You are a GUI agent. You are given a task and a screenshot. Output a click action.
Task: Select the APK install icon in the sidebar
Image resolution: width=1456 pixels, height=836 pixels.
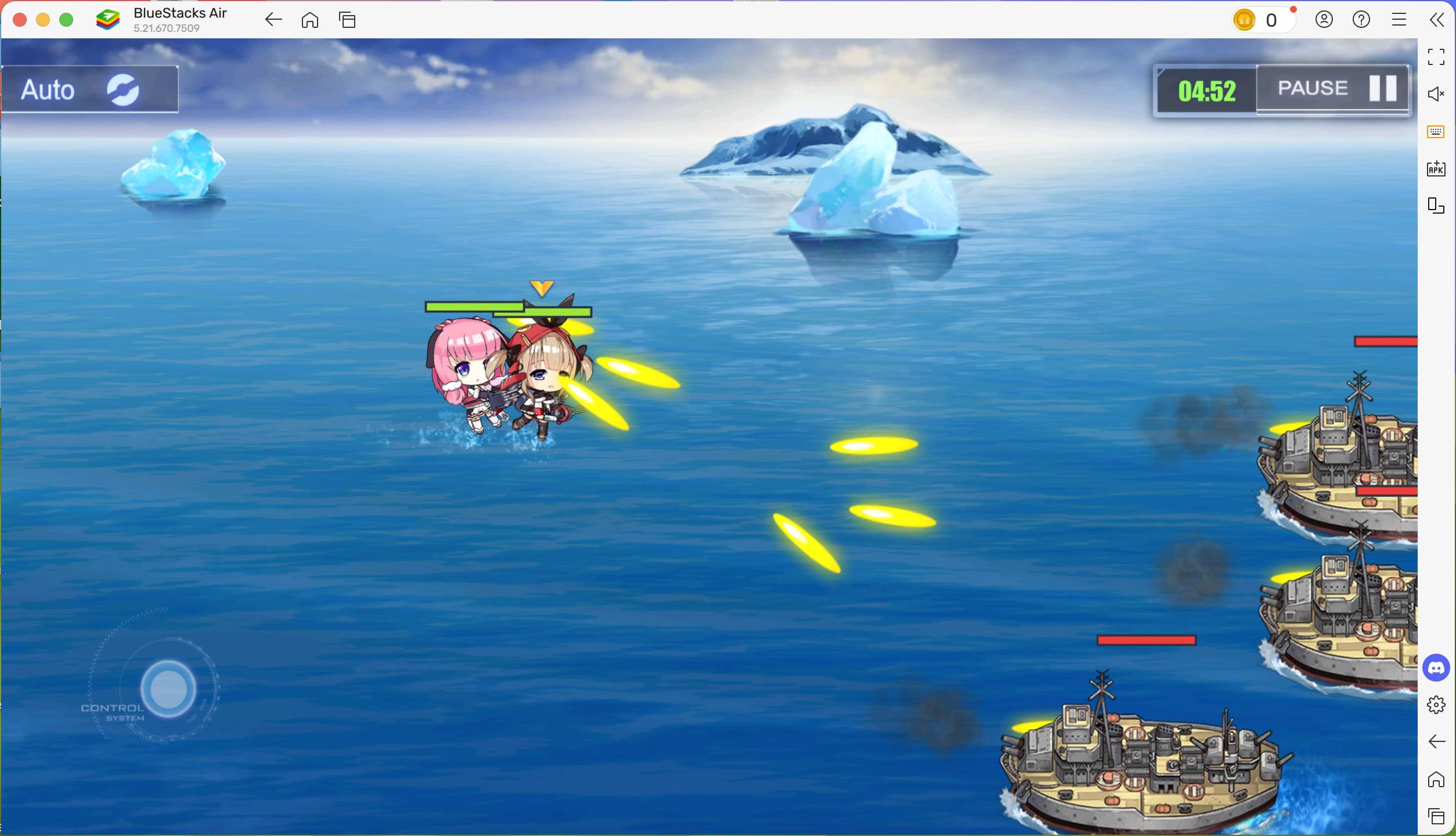tap(1436, 169)
